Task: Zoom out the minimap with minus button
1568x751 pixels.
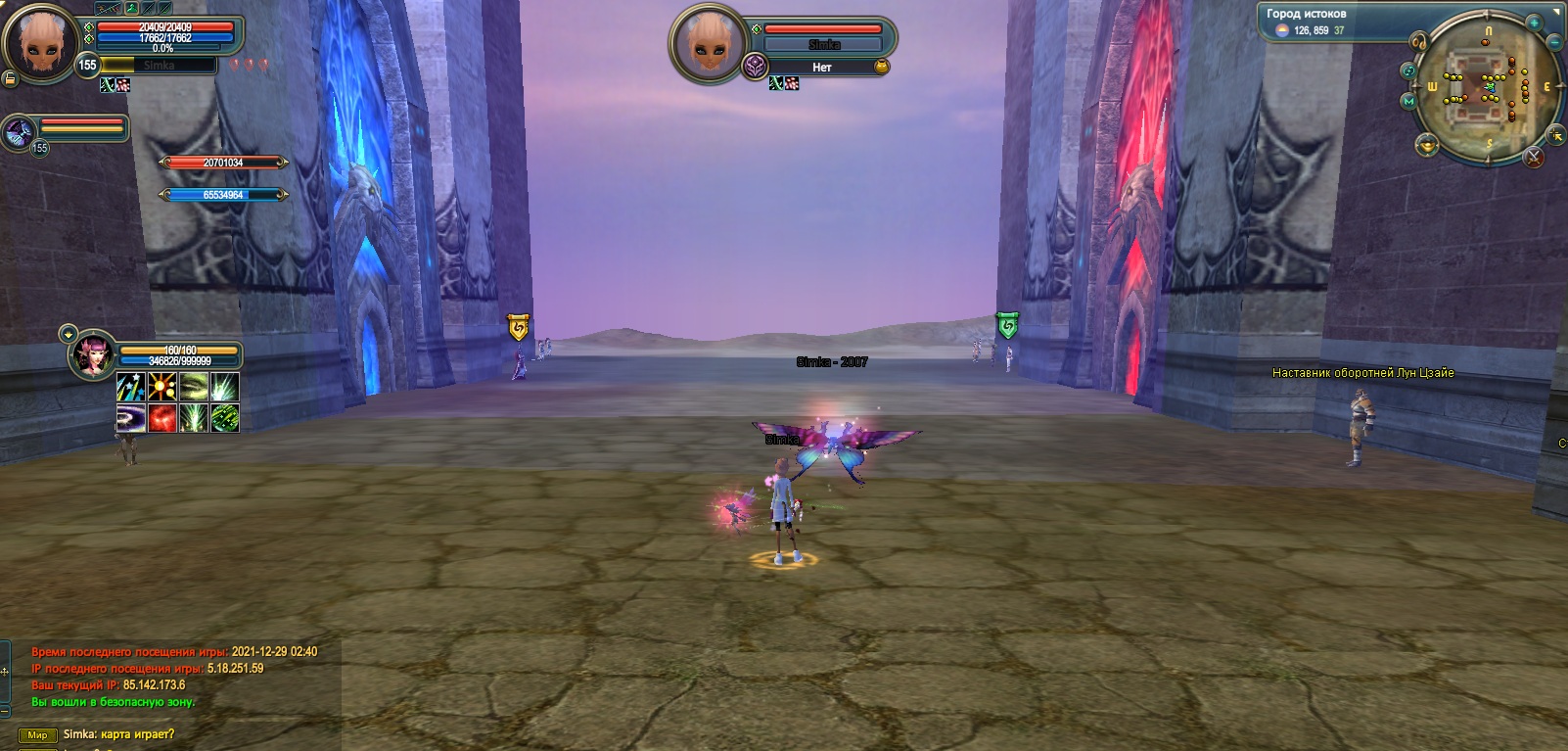Action: (1554, 43)
